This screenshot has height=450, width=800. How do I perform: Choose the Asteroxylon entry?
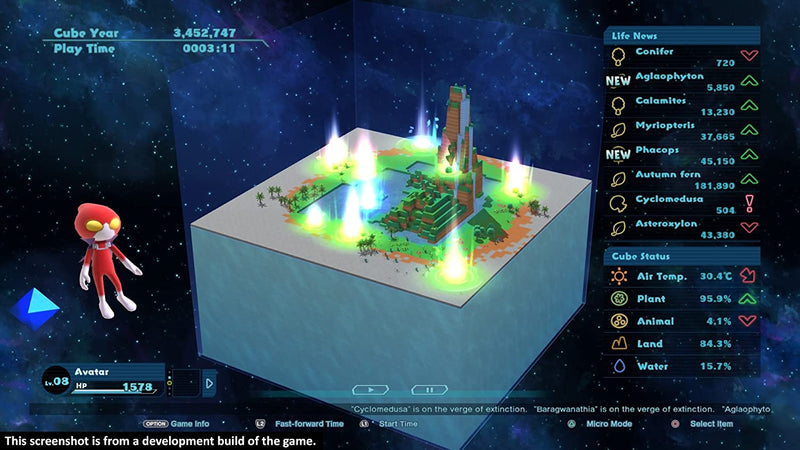point(680,228)
